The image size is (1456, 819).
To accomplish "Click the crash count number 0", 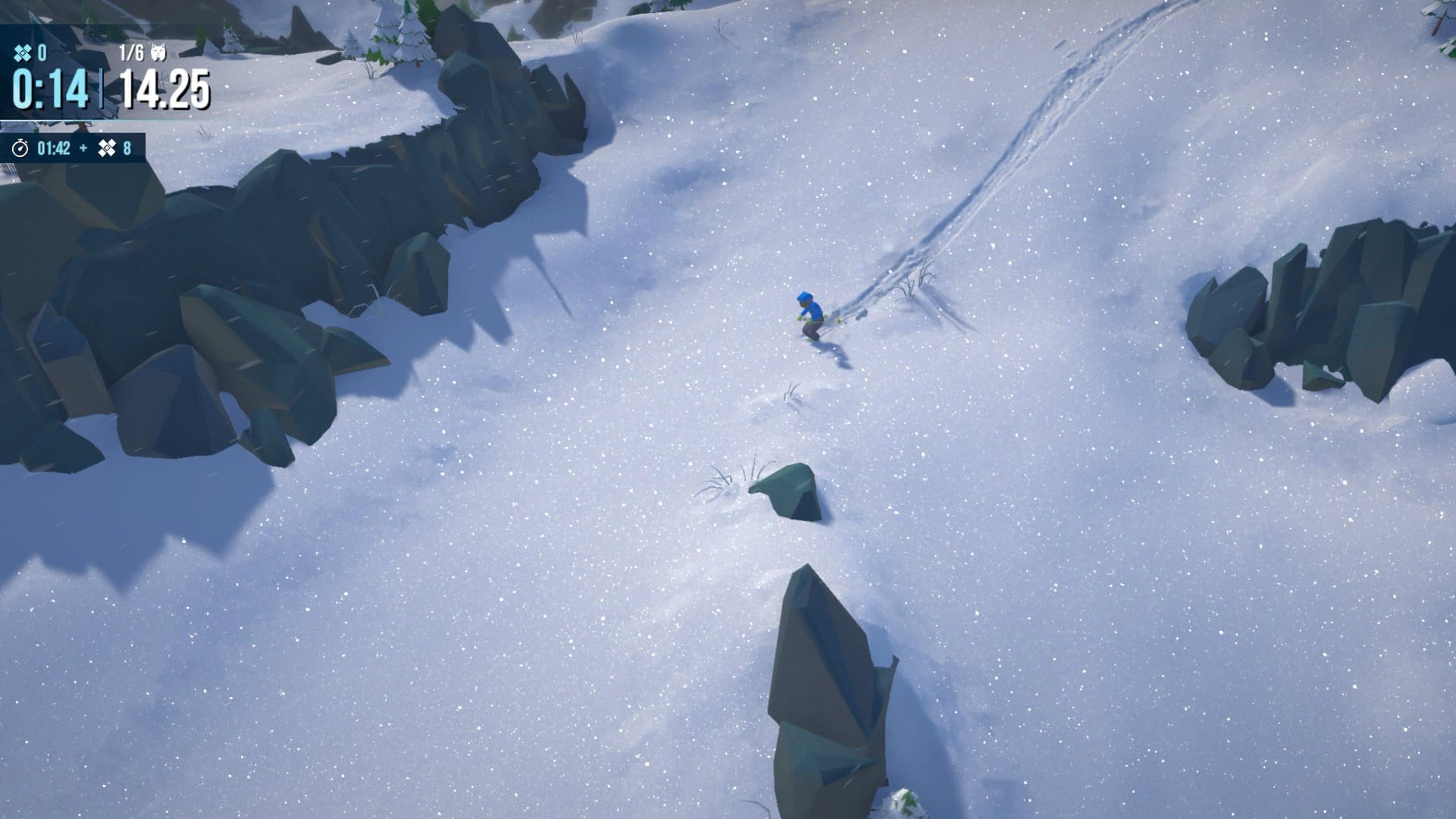I will pyautogui.click(x=42, y=52).
